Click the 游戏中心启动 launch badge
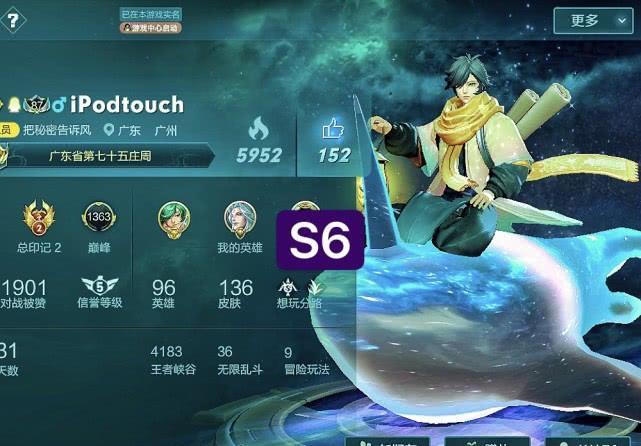The width and height of the screenshot is (641, 446). (151, 28)
